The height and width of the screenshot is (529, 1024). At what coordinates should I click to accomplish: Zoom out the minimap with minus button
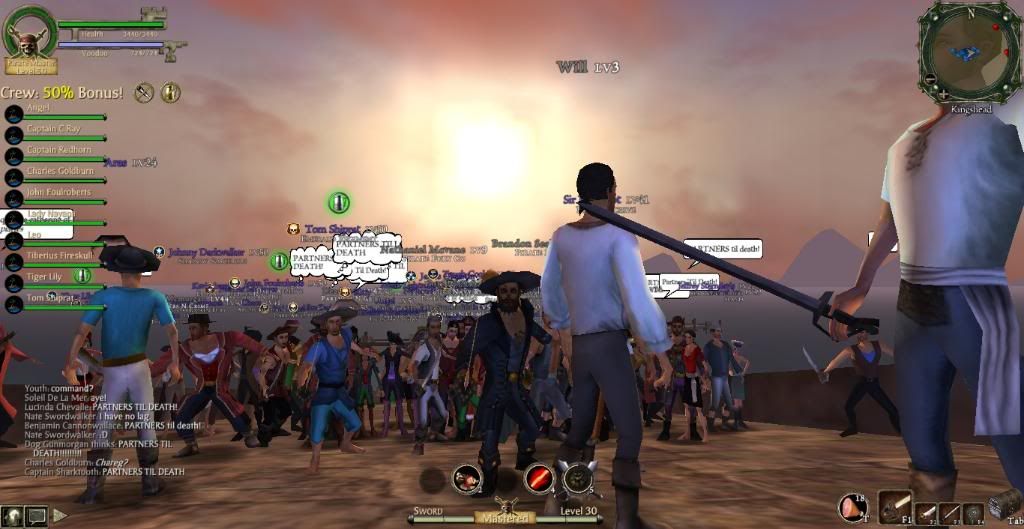930,79
